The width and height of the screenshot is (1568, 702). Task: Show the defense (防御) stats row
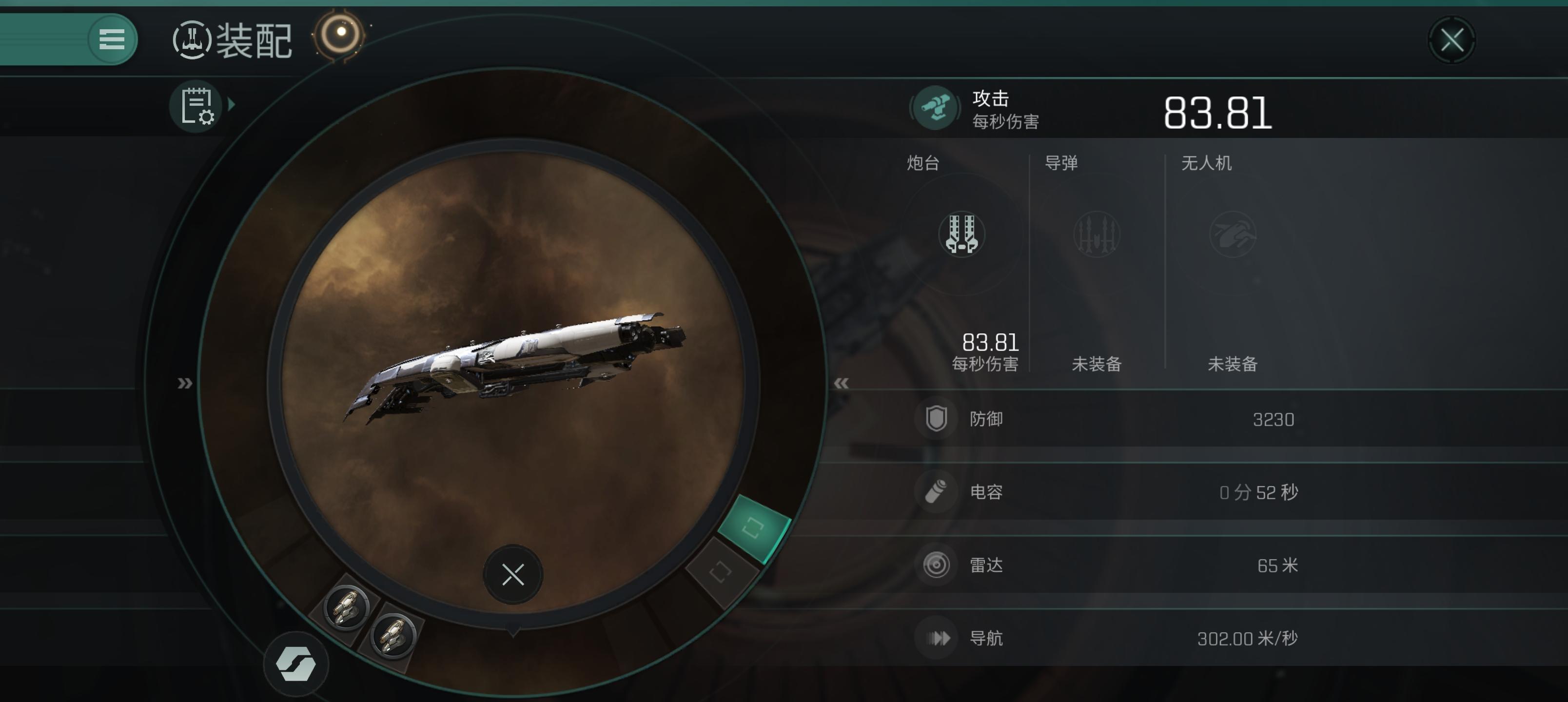(x=1108, y=419)
